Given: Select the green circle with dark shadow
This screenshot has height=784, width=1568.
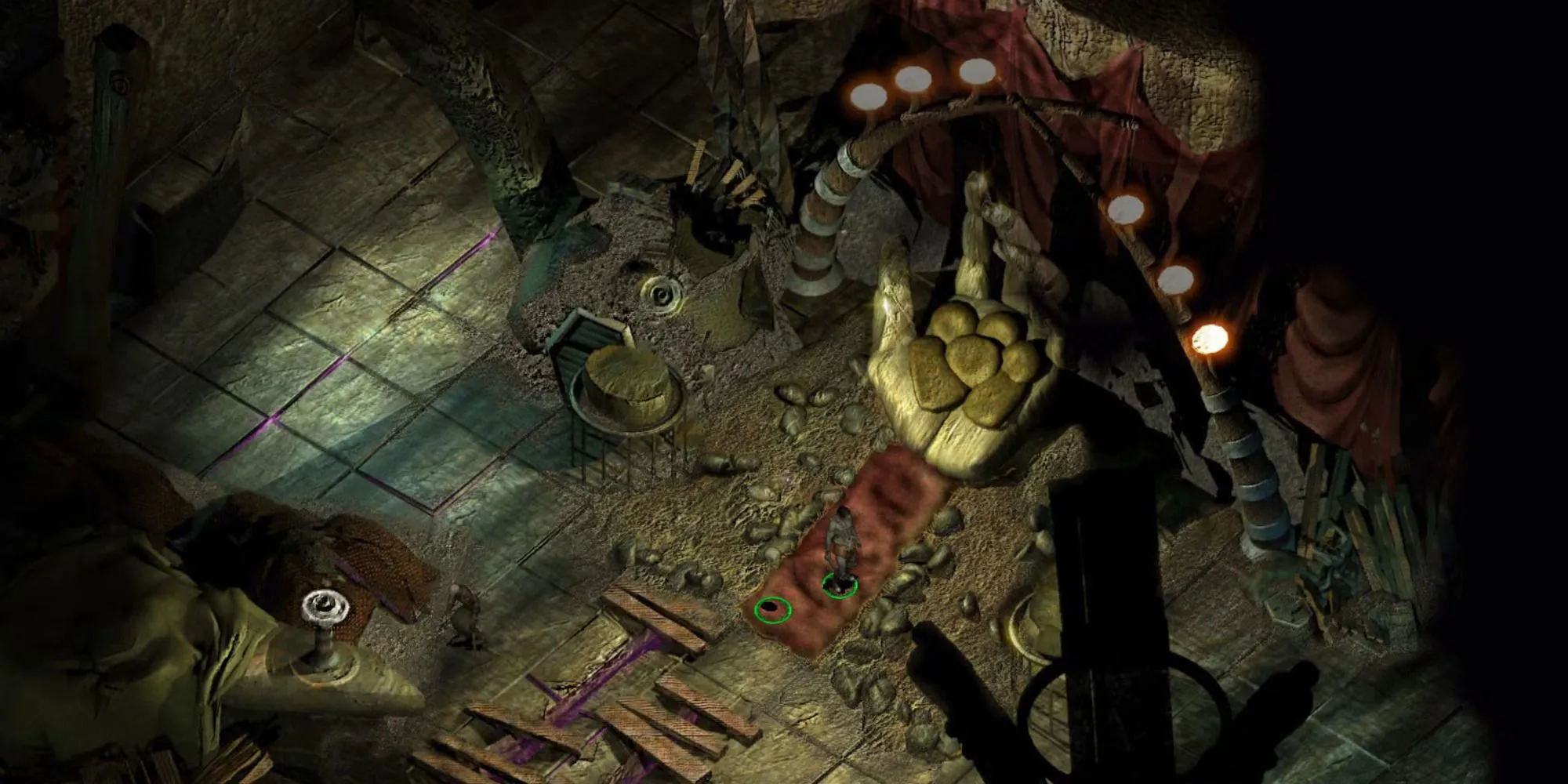Looking at the screenshot, I should (772, 609).
